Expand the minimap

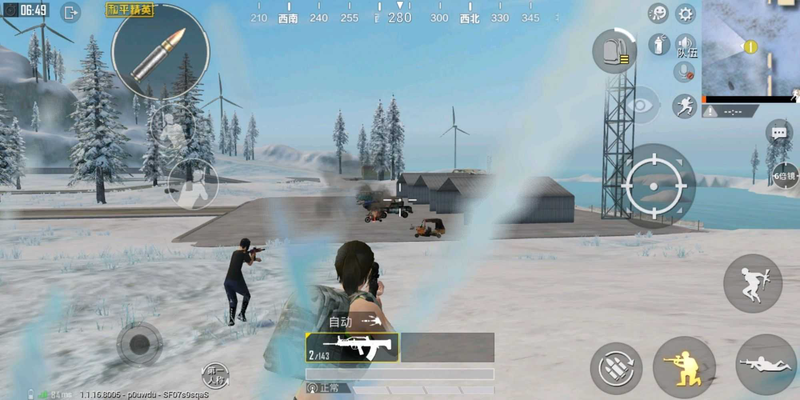pos(751,47)
